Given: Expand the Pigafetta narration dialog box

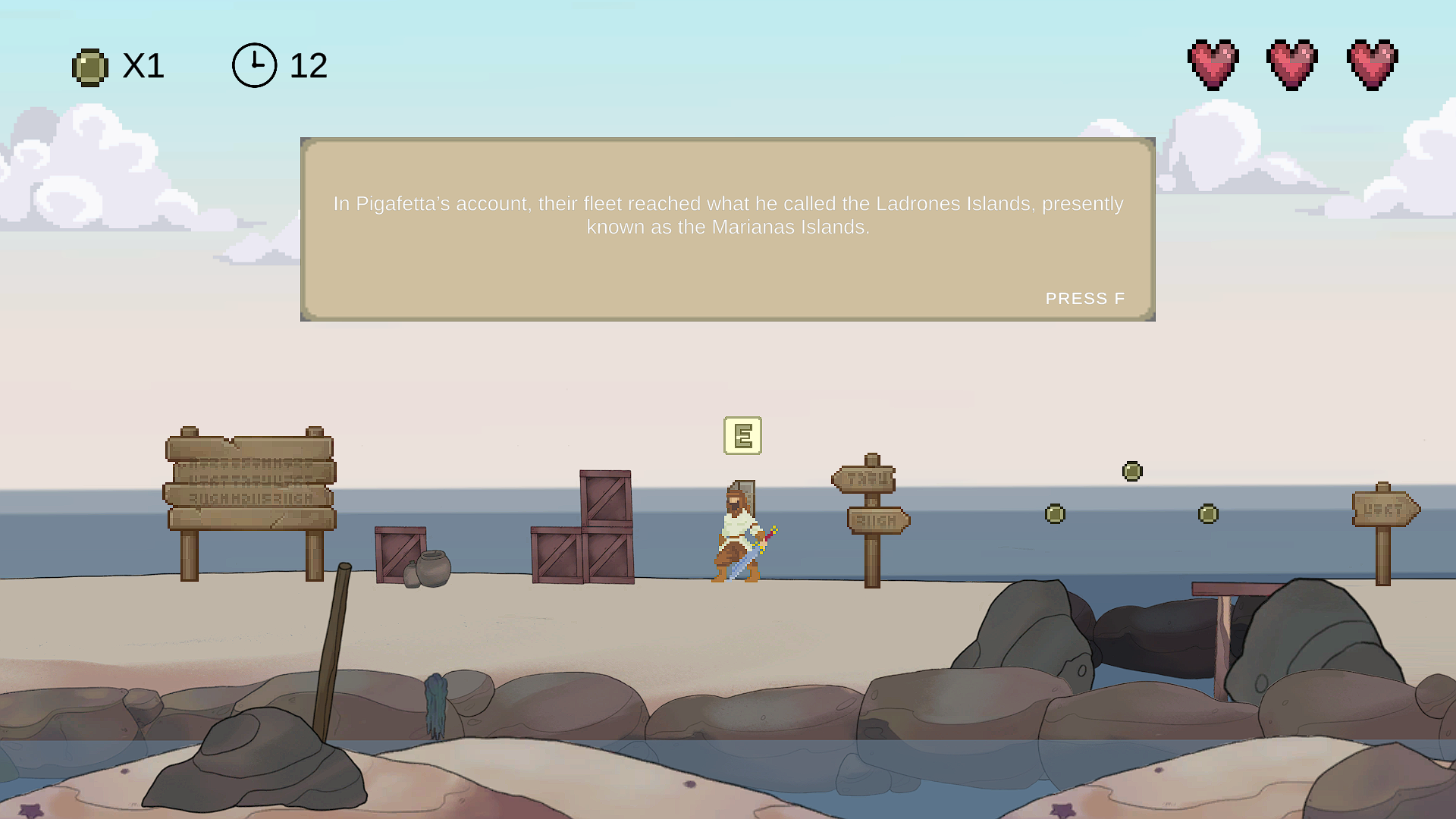Looking at the screenshot, I should pyautogui.click(x=728, y=227).
